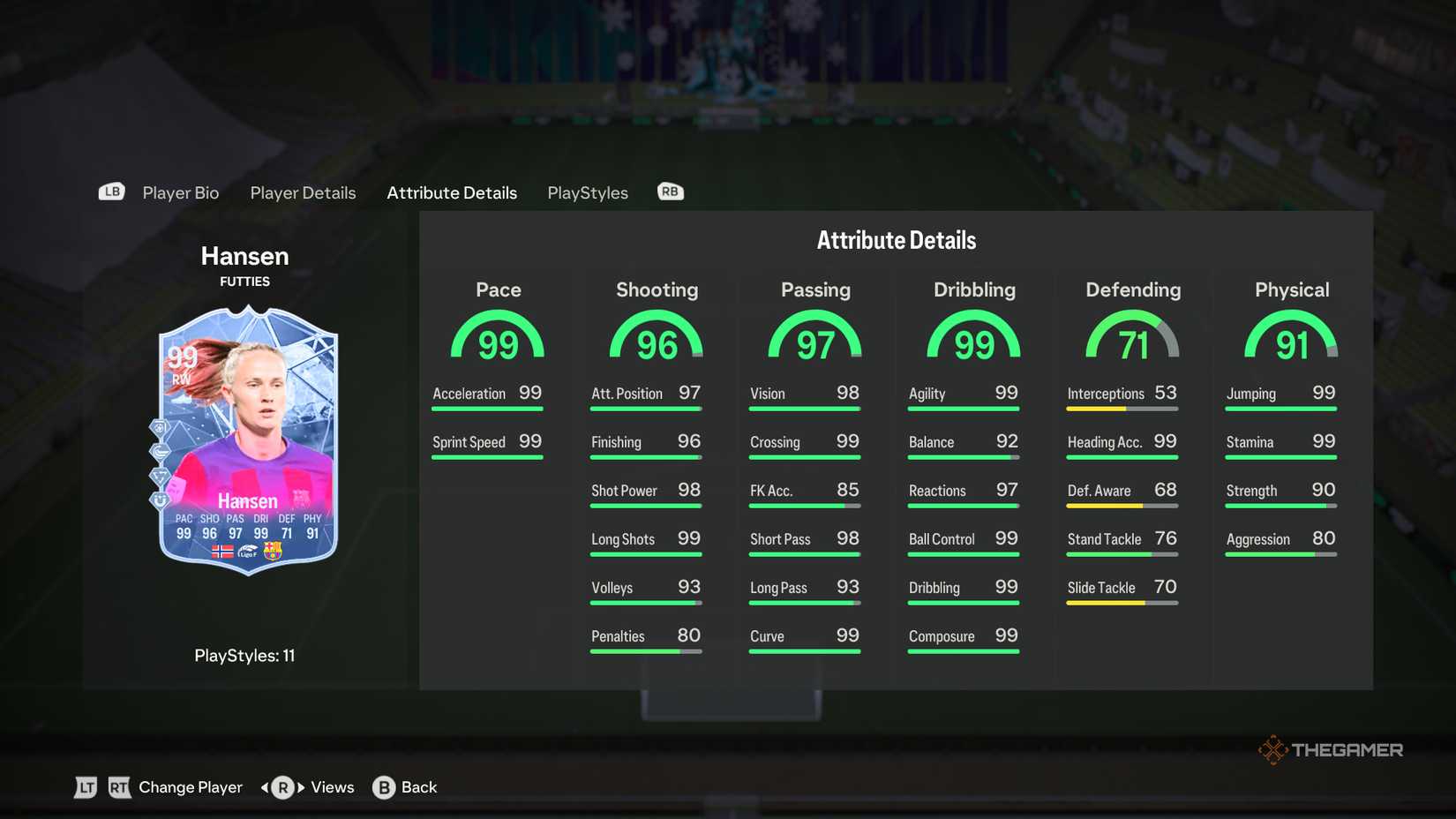Click the finesse PlayStyle icon on the card edge
Viewport: 1456px width, 819px height.
click(x=159, y=450)
